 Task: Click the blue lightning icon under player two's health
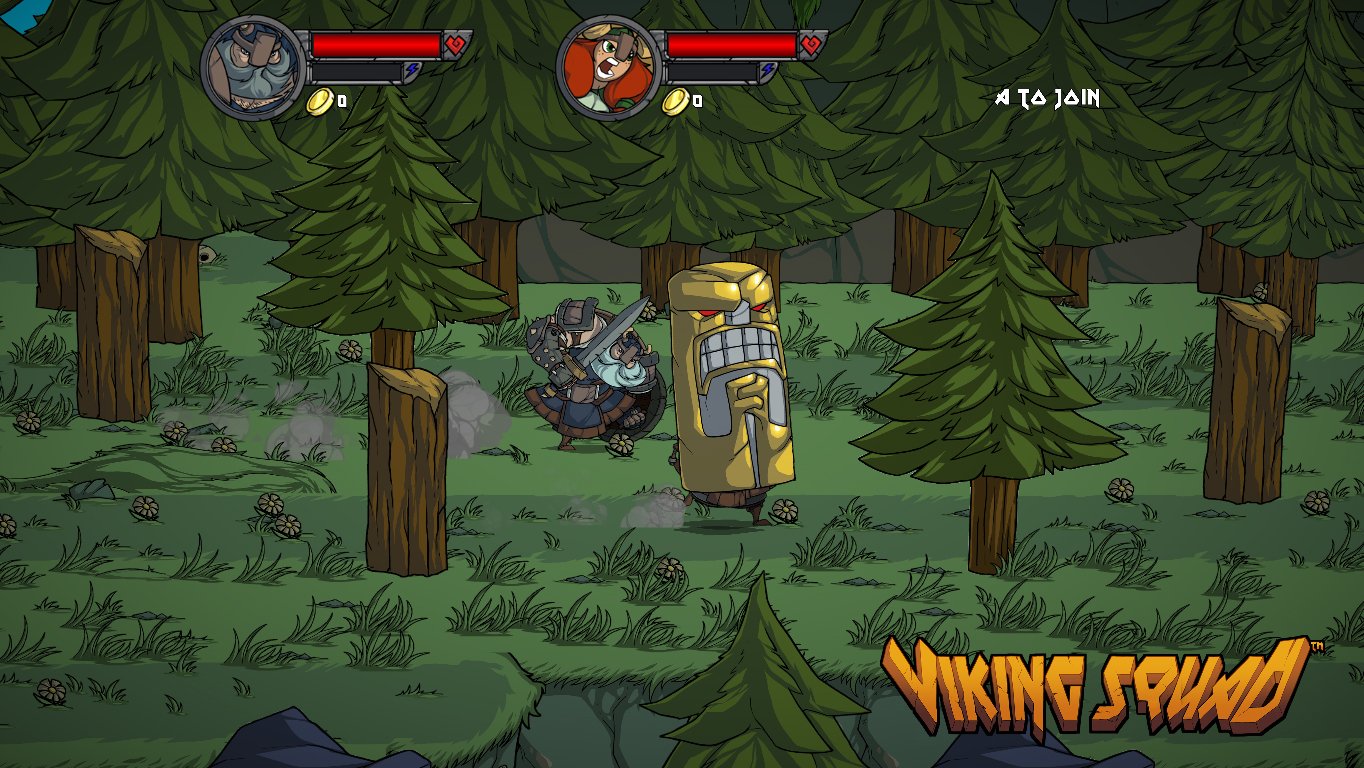[765, 70]
